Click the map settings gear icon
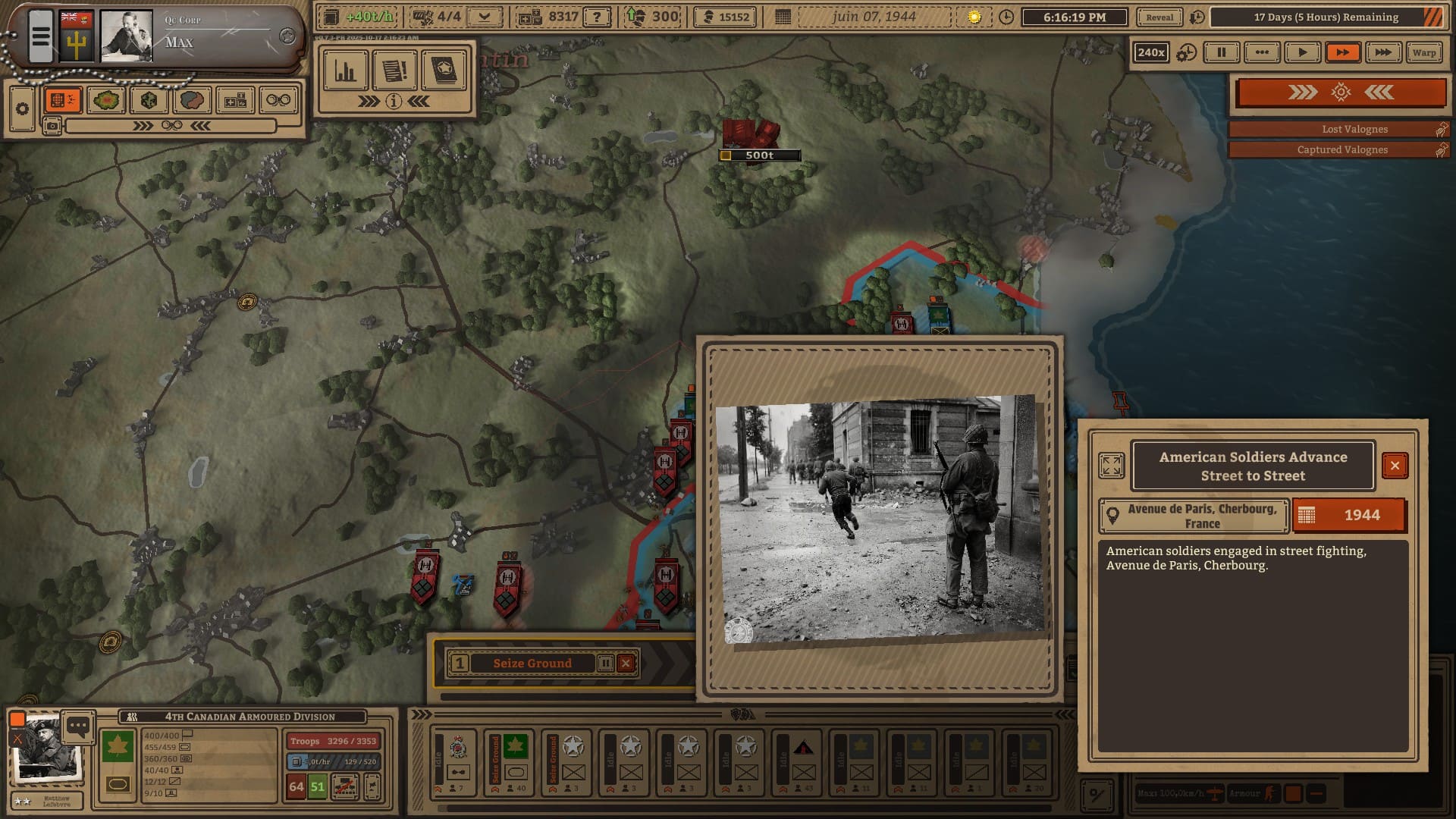This screenshot has height=819, width=1456. (x=22, y=108)
